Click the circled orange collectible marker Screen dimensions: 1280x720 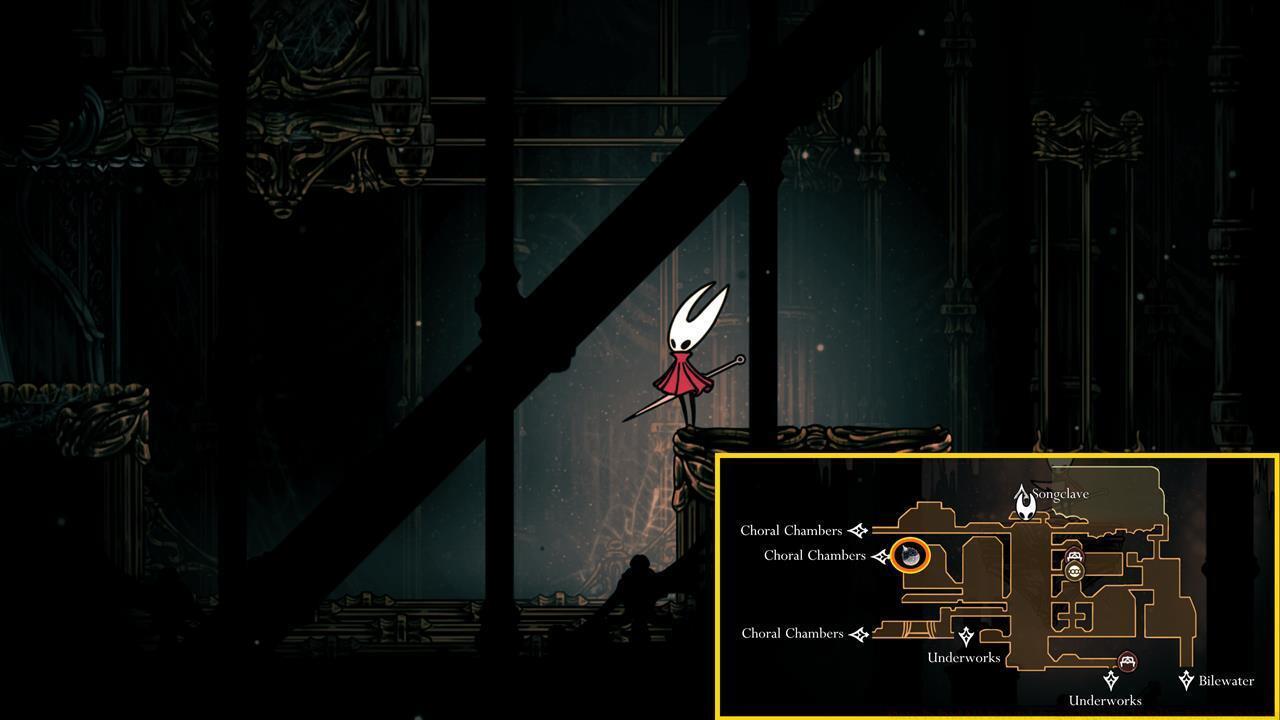(911, 556)
